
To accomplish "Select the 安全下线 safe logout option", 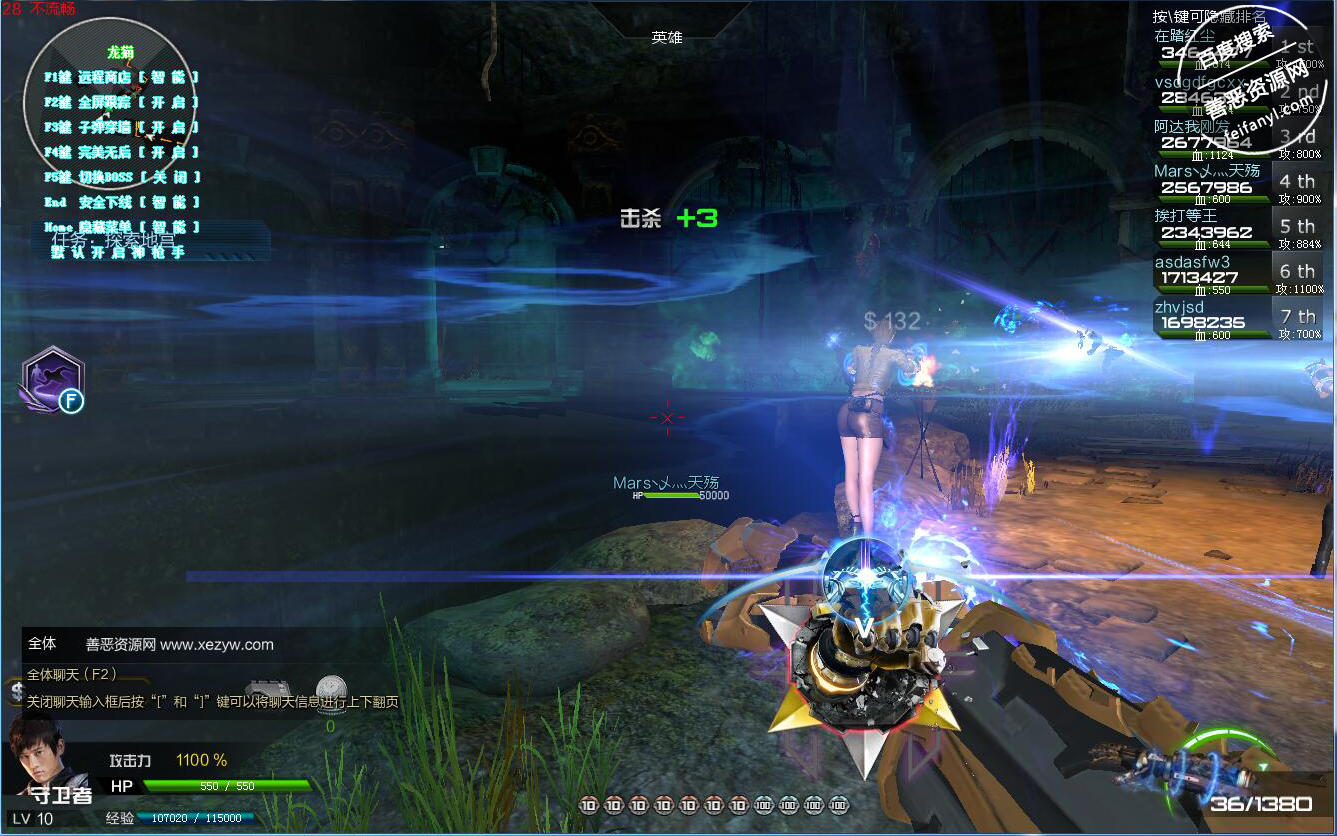I will click(x=121, y=202).
